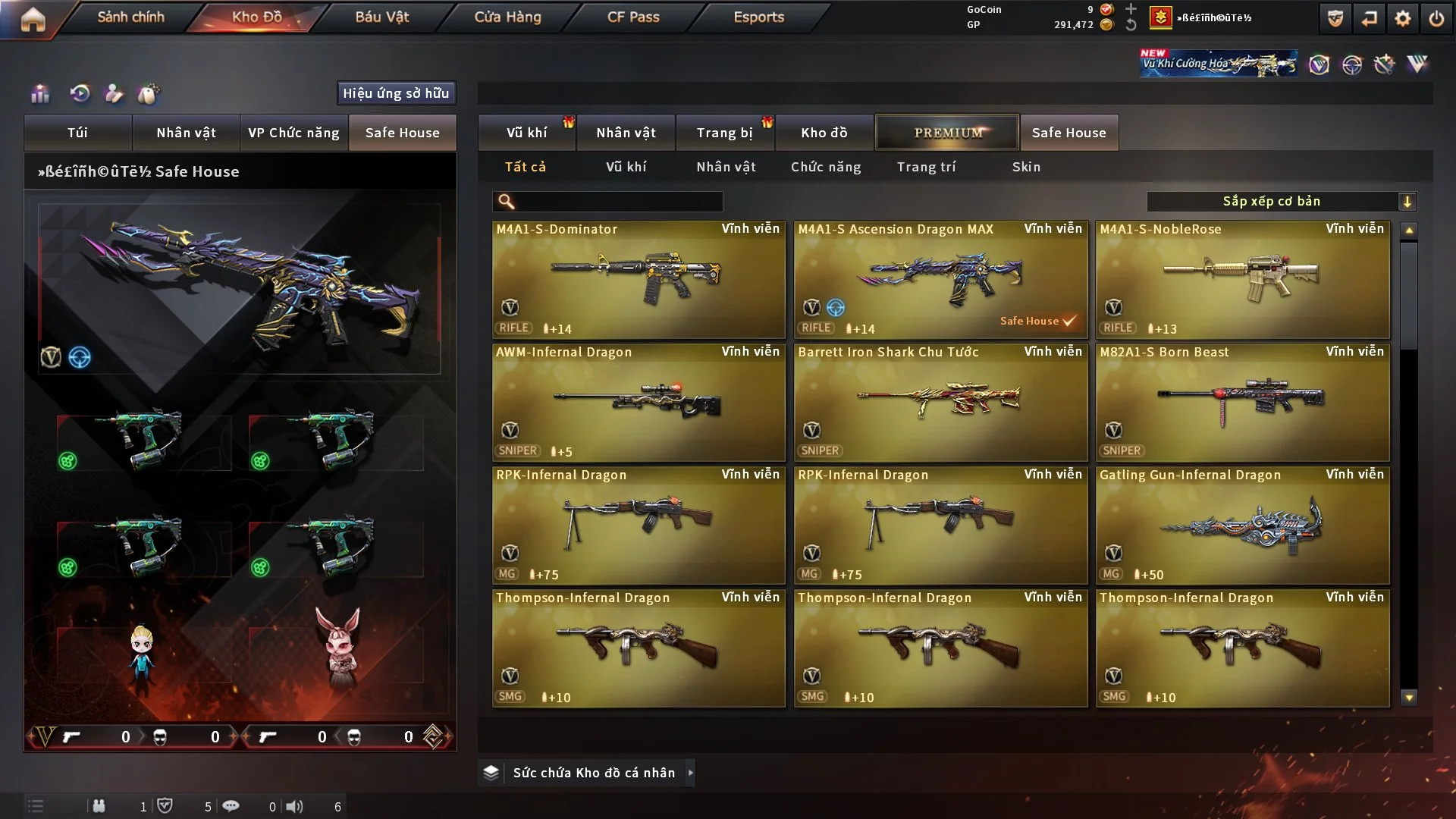Click the Hiệu ứng sở hữu button

point(396,93)
